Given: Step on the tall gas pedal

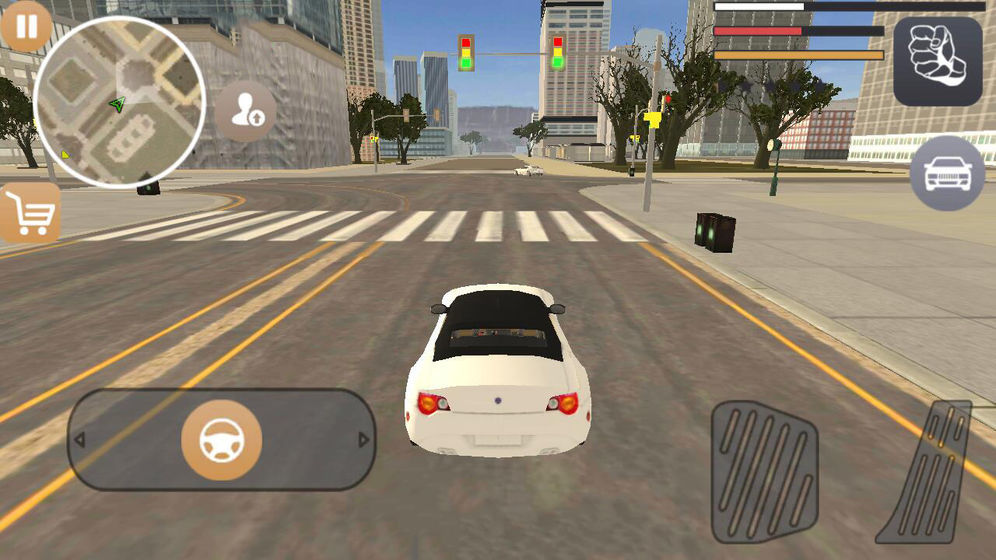Looking at the screenshot, I should [928, 473].
